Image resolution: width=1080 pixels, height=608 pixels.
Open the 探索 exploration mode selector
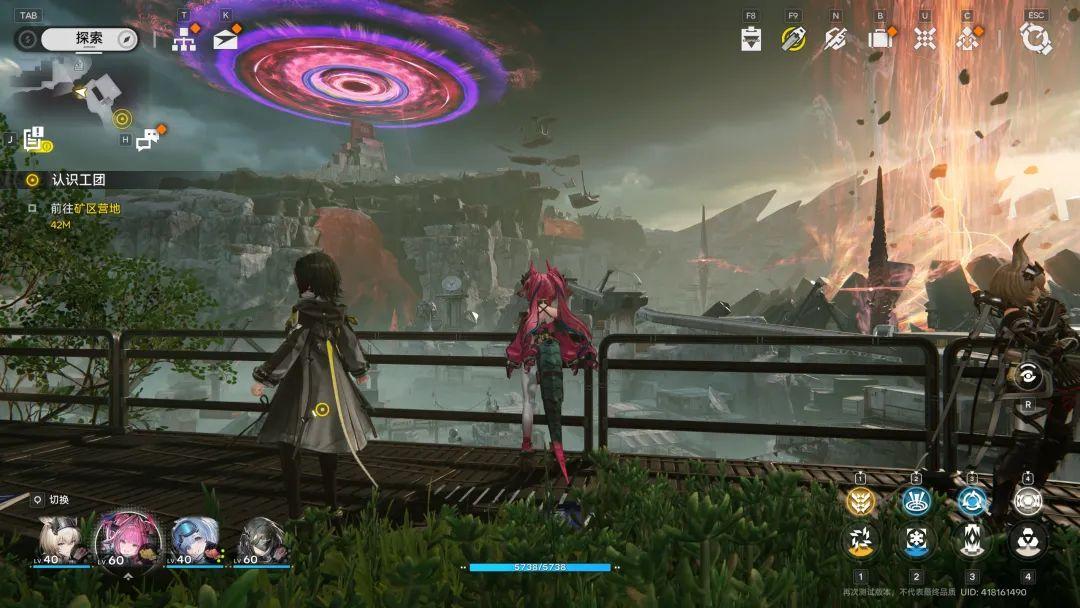pyautogui.click(x=88, y=39)
